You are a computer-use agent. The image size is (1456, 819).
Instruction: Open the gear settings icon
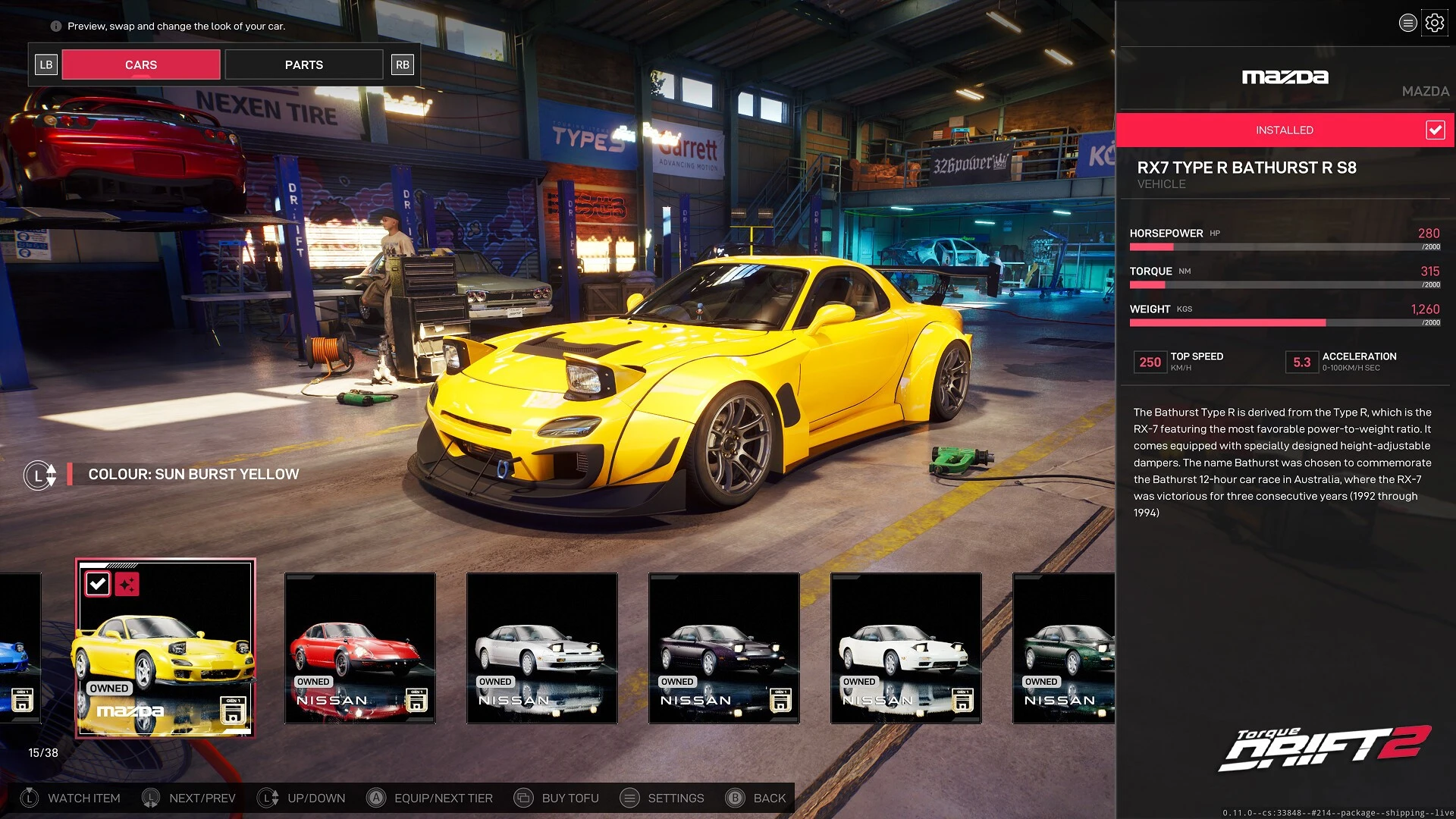[1434, 23]
